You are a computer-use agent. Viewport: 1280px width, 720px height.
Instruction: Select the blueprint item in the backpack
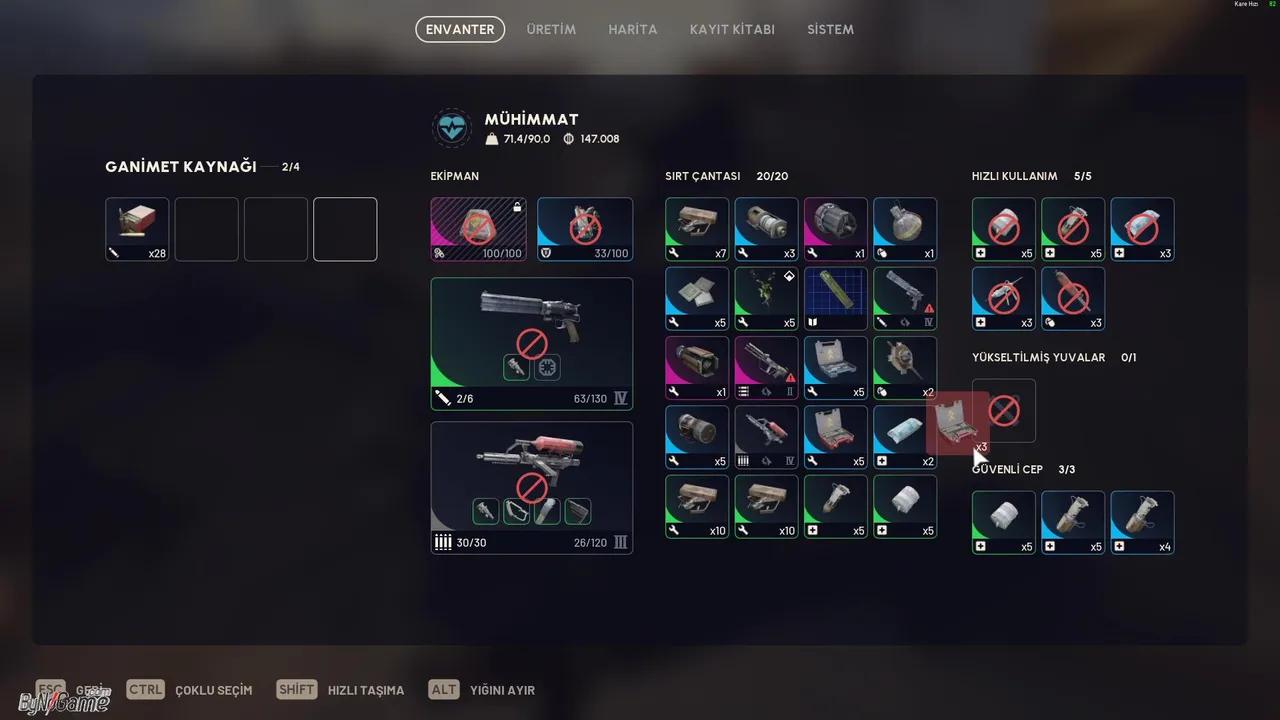(x=835, y=298)
